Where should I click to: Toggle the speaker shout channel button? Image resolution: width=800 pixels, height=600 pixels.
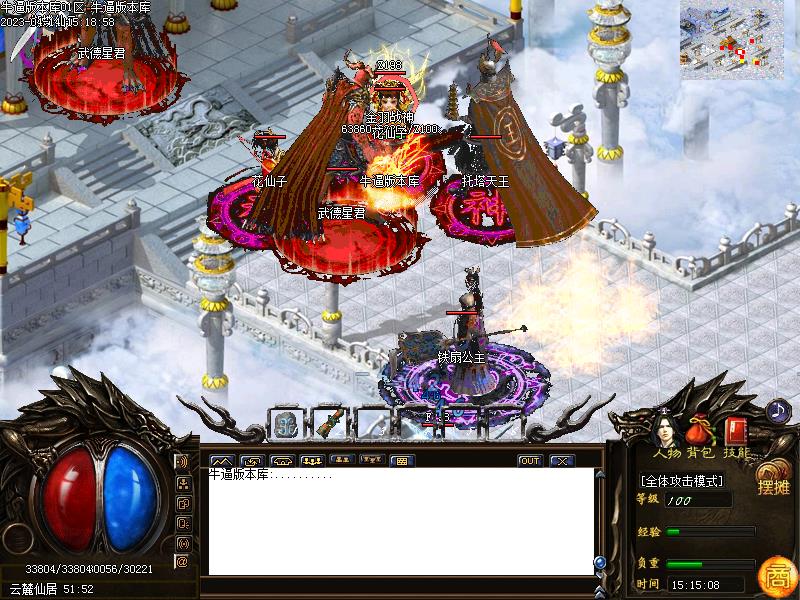183,462
